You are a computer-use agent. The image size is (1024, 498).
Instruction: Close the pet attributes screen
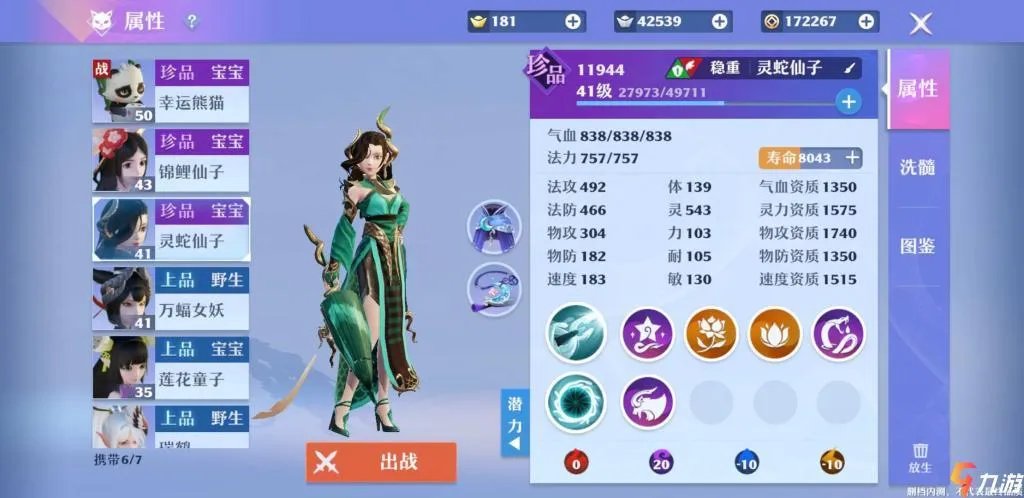point(920,23)
